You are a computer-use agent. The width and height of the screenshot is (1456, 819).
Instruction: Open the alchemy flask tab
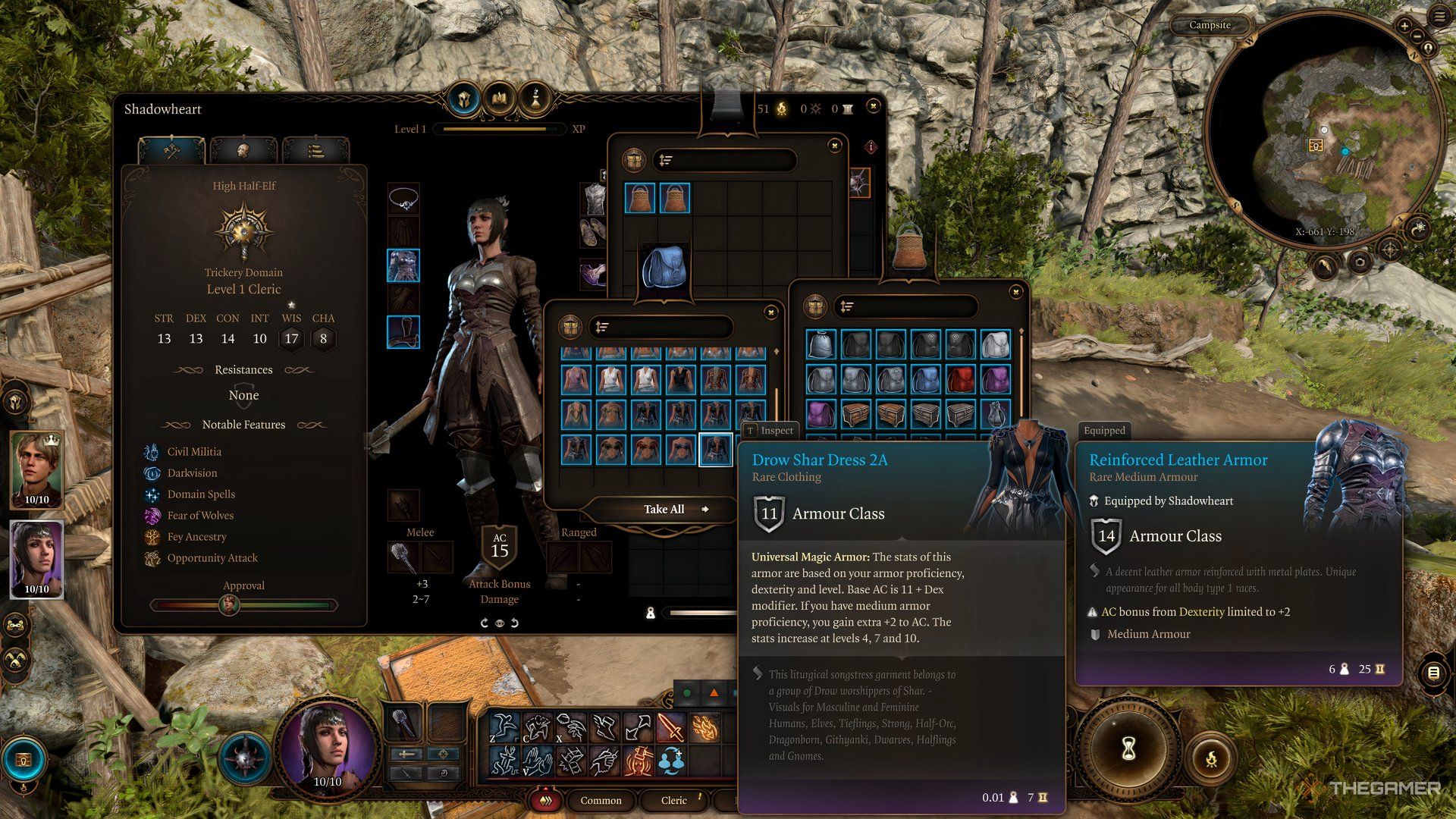535,99
